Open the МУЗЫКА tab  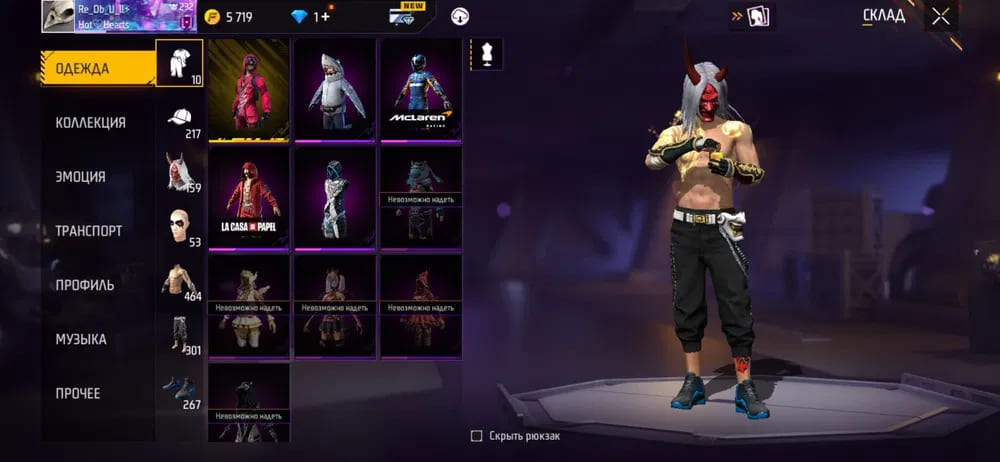pyautogui.click(x=81, y=339)
